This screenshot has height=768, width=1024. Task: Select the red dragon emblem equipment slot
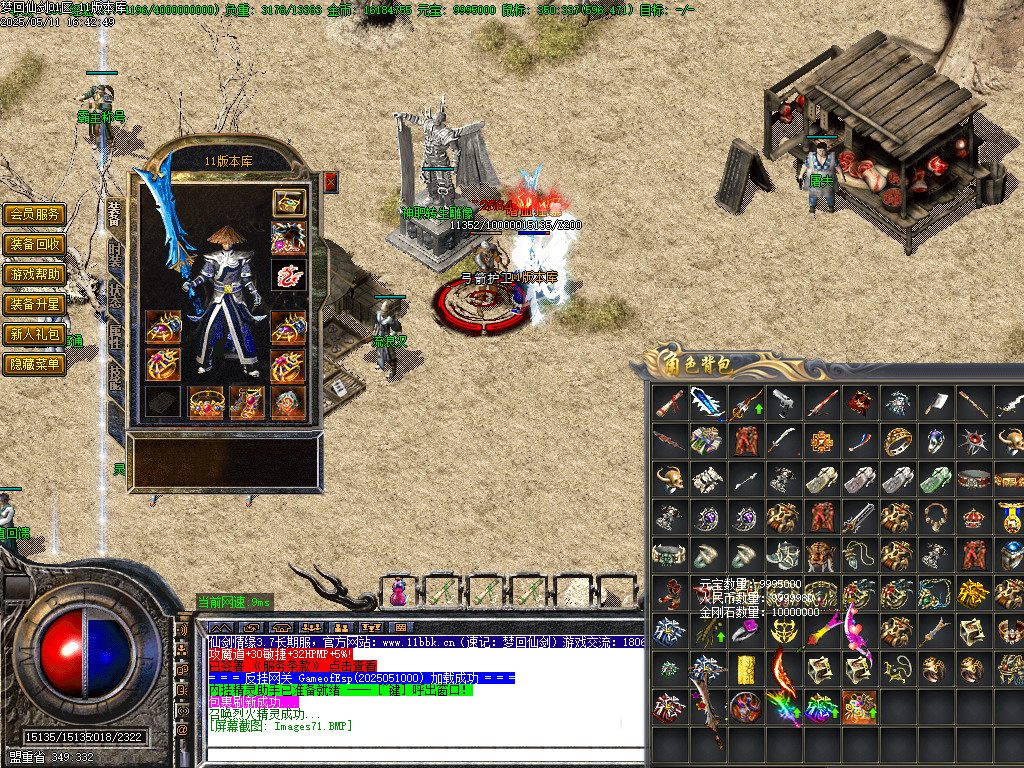click(x=289, y=274)
